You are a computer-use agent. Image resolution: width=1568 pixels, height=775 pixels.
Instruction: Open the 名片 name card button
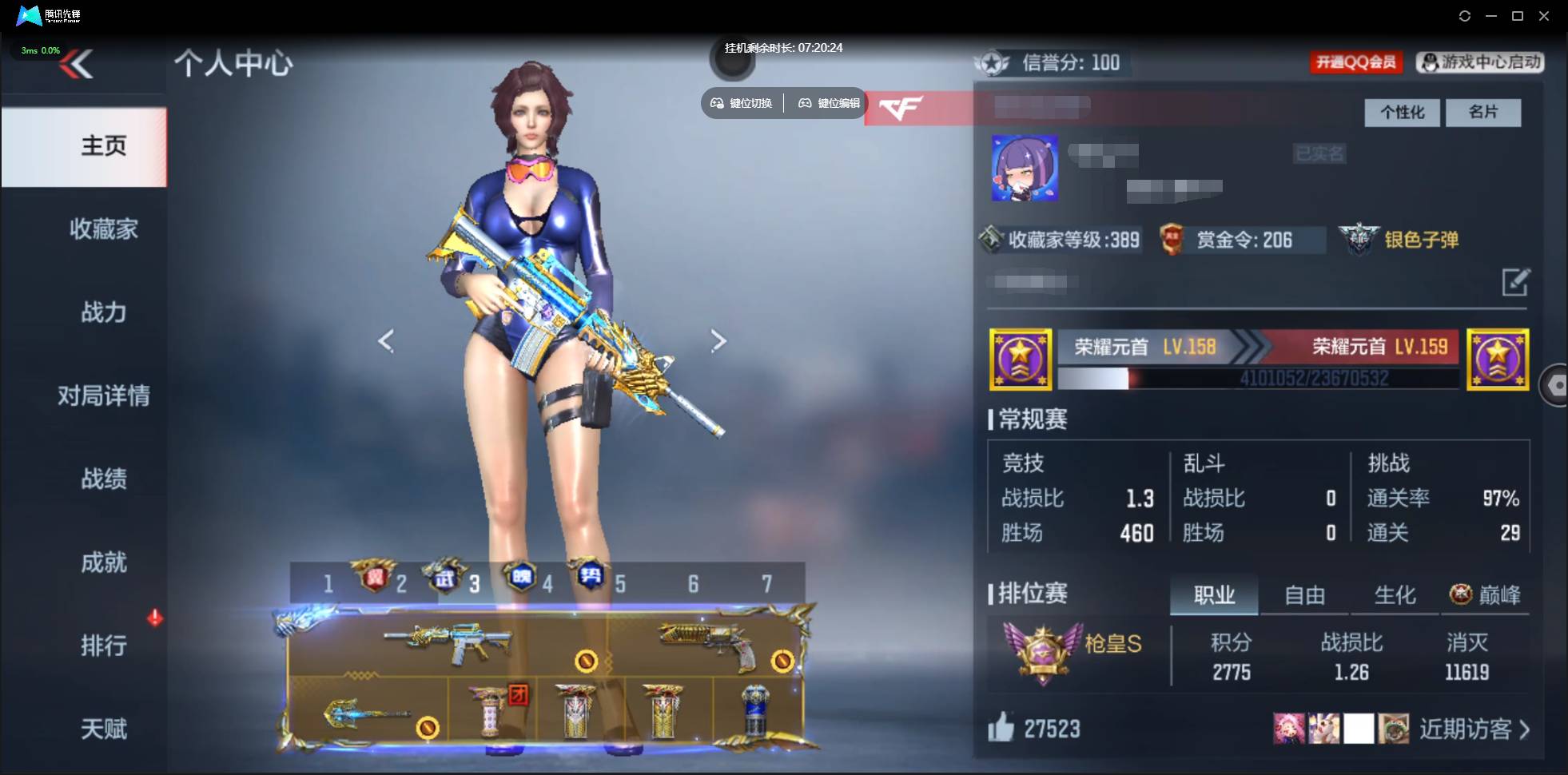pos(1483,113)
